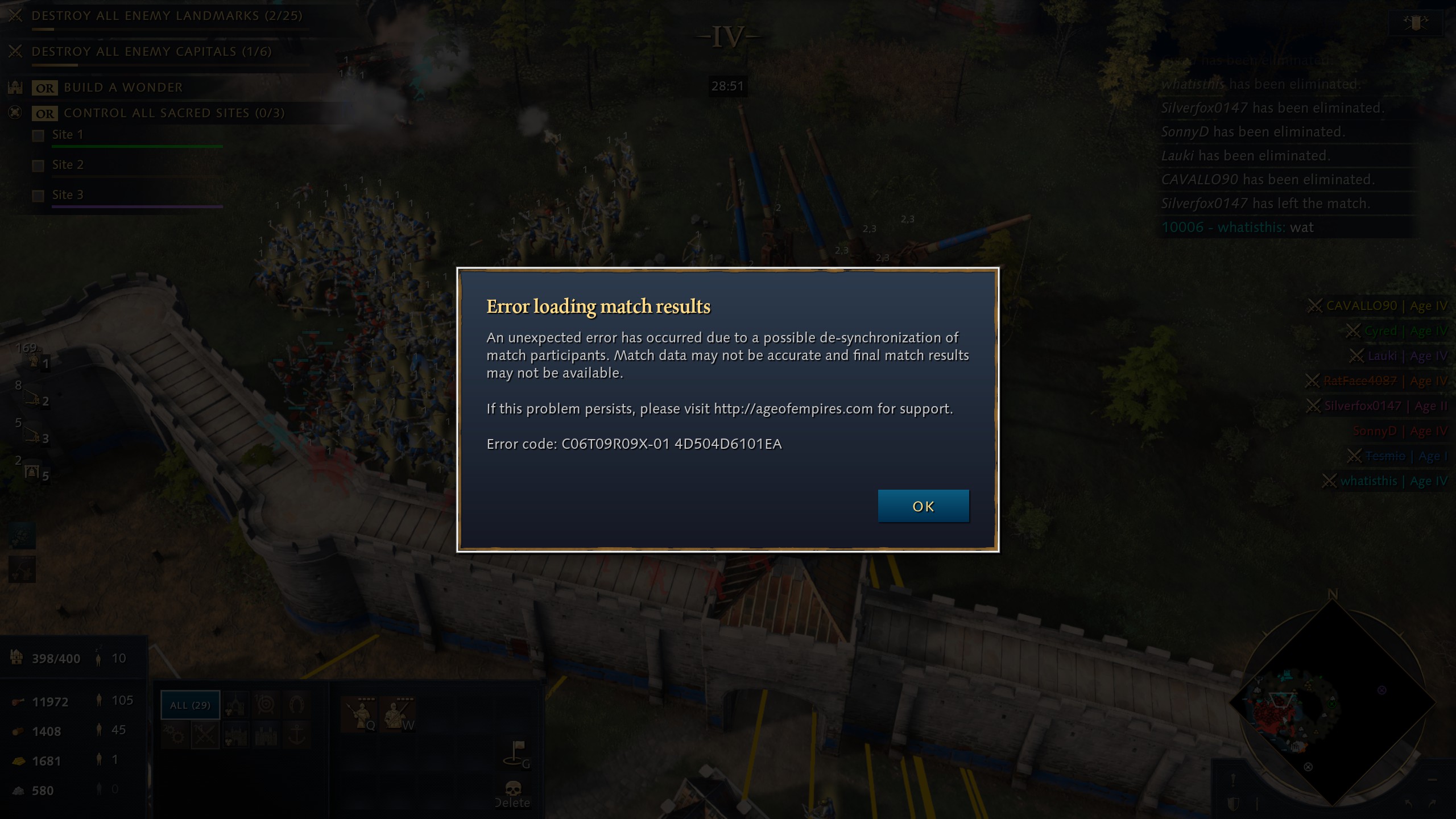The image size is (1456, 819).
Task: Select the spearman unit portrait with Q hotkey
Action: [360, 713]
